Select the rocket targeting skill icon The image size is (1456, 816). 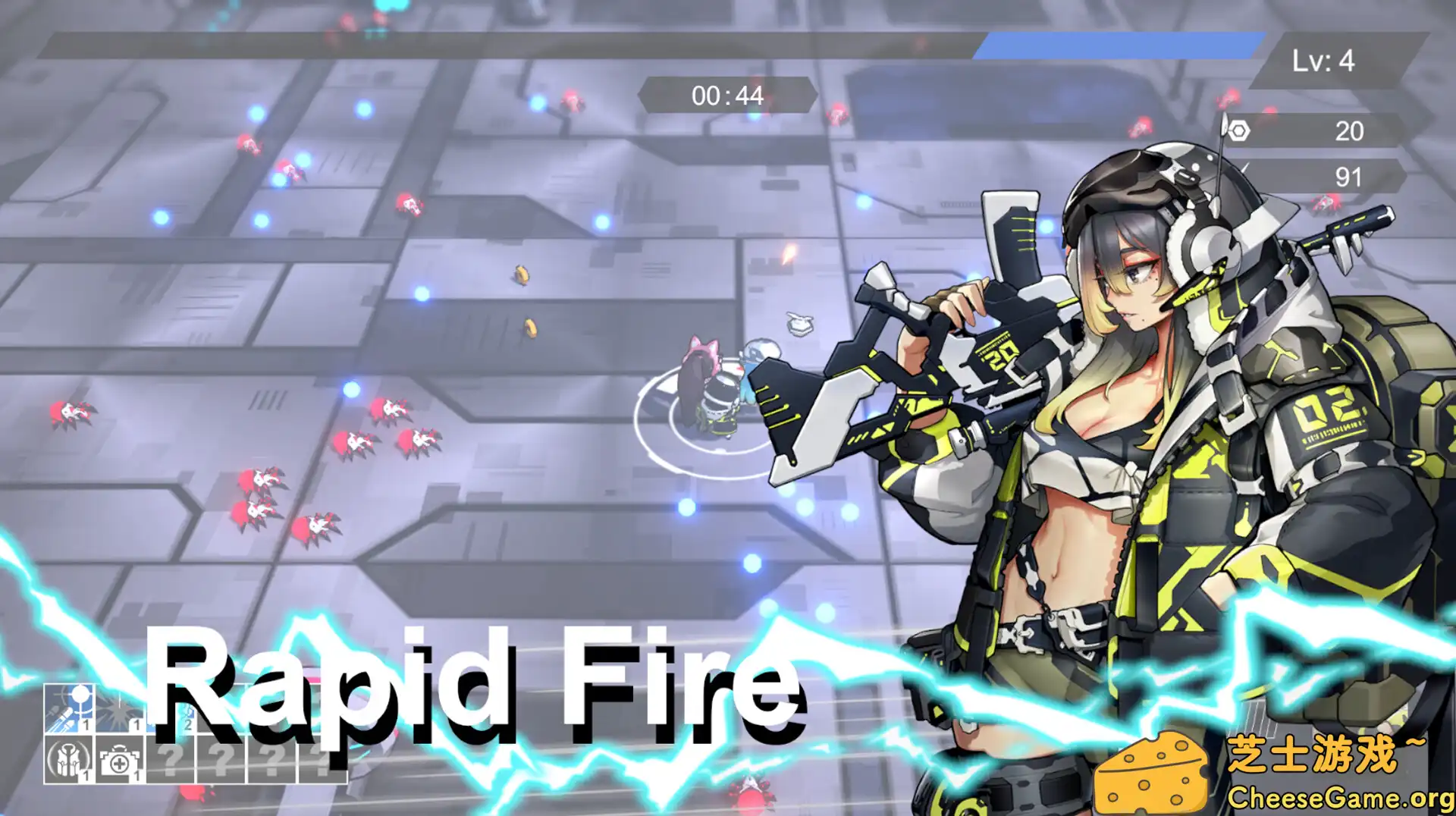(68, 708)
